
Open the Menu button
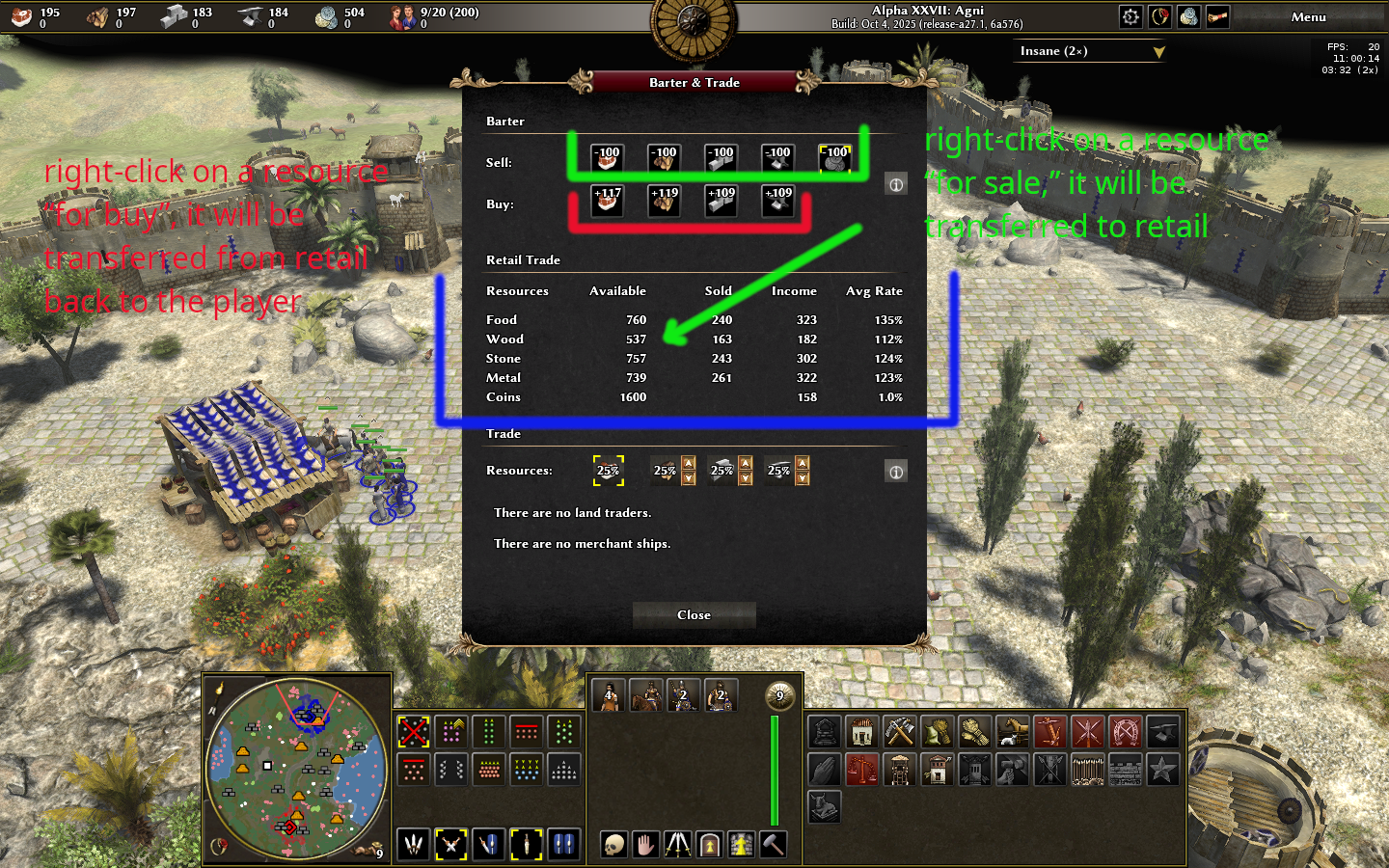point(1308,17)
